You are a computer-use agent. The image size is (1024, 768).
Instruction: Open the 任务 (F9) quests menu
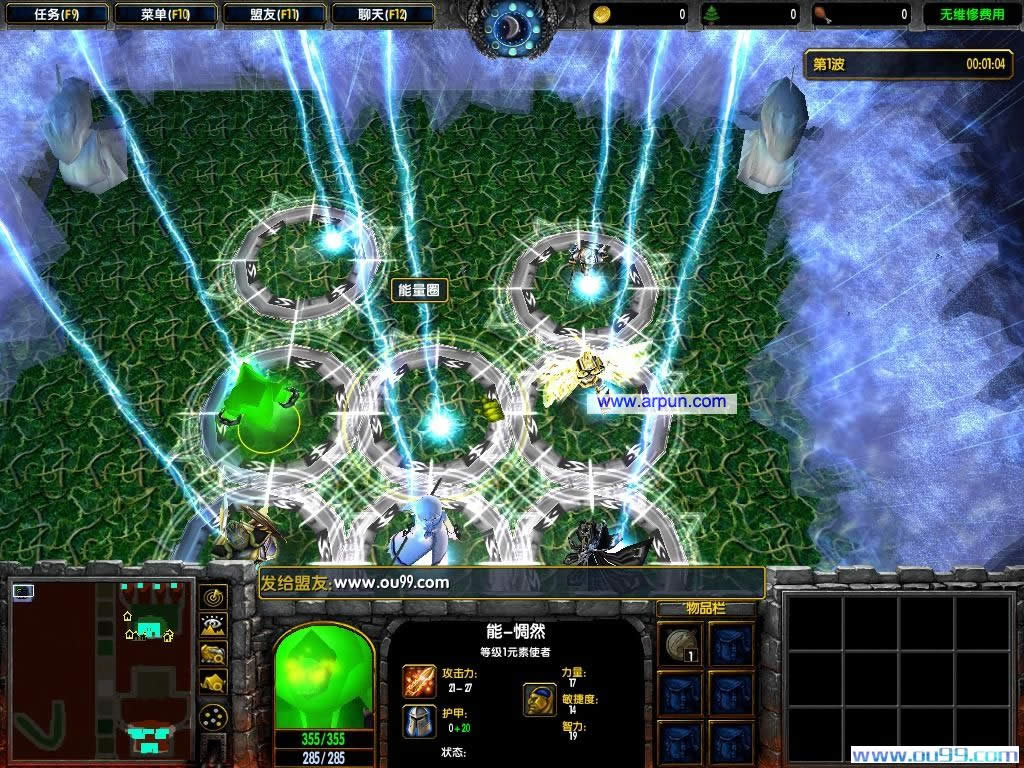click(x=56, y=14)
